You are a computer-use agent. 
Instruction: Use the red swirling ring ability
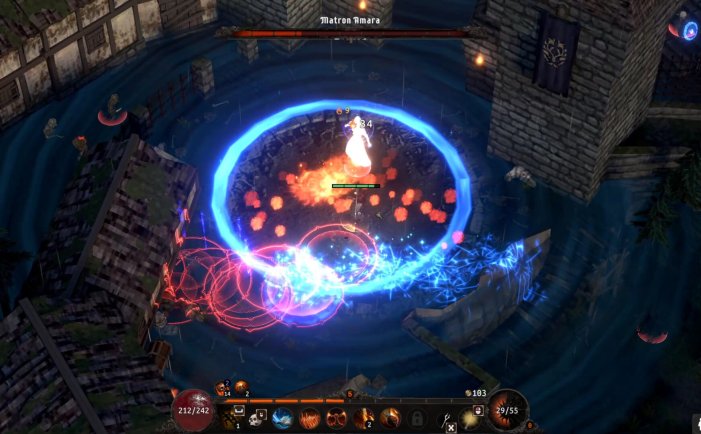coord(336,416)
